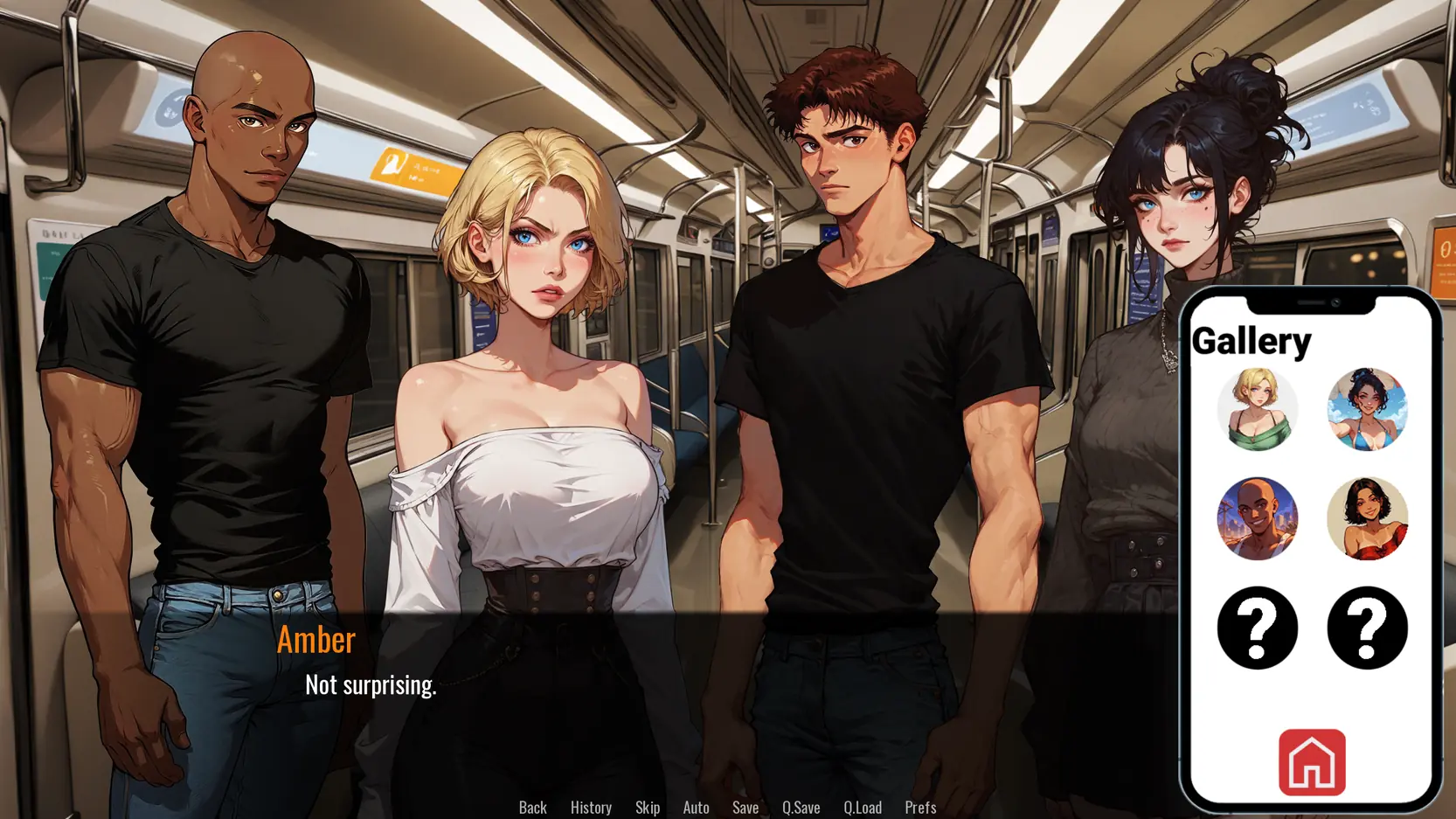This screenshot has height=819, width=1456.
Task: Go back with the Back button
Action: 532,807
